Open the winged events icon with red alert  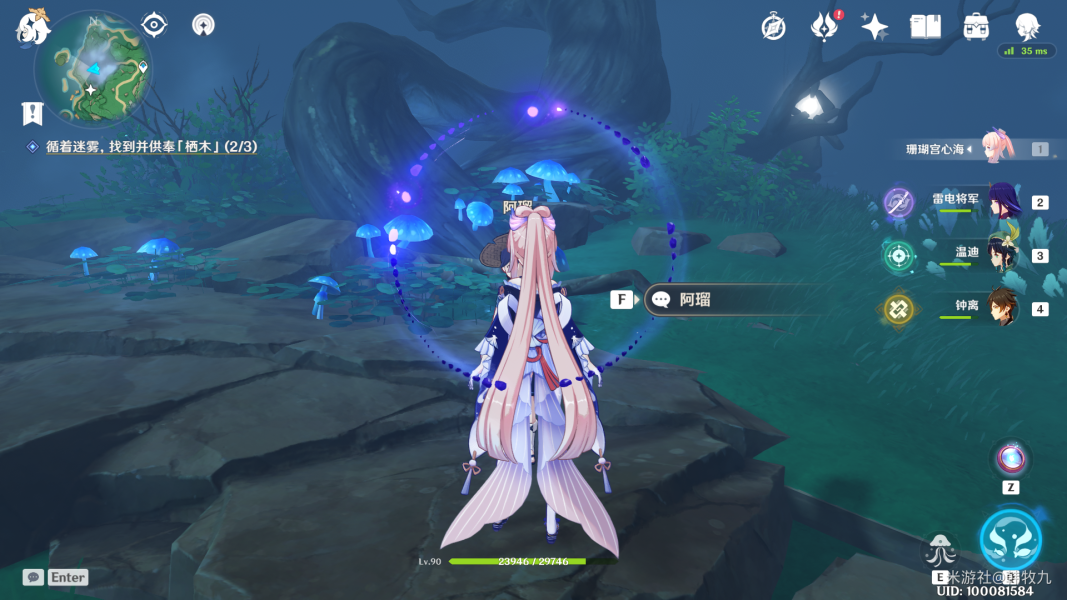click(x=823, y=27)
